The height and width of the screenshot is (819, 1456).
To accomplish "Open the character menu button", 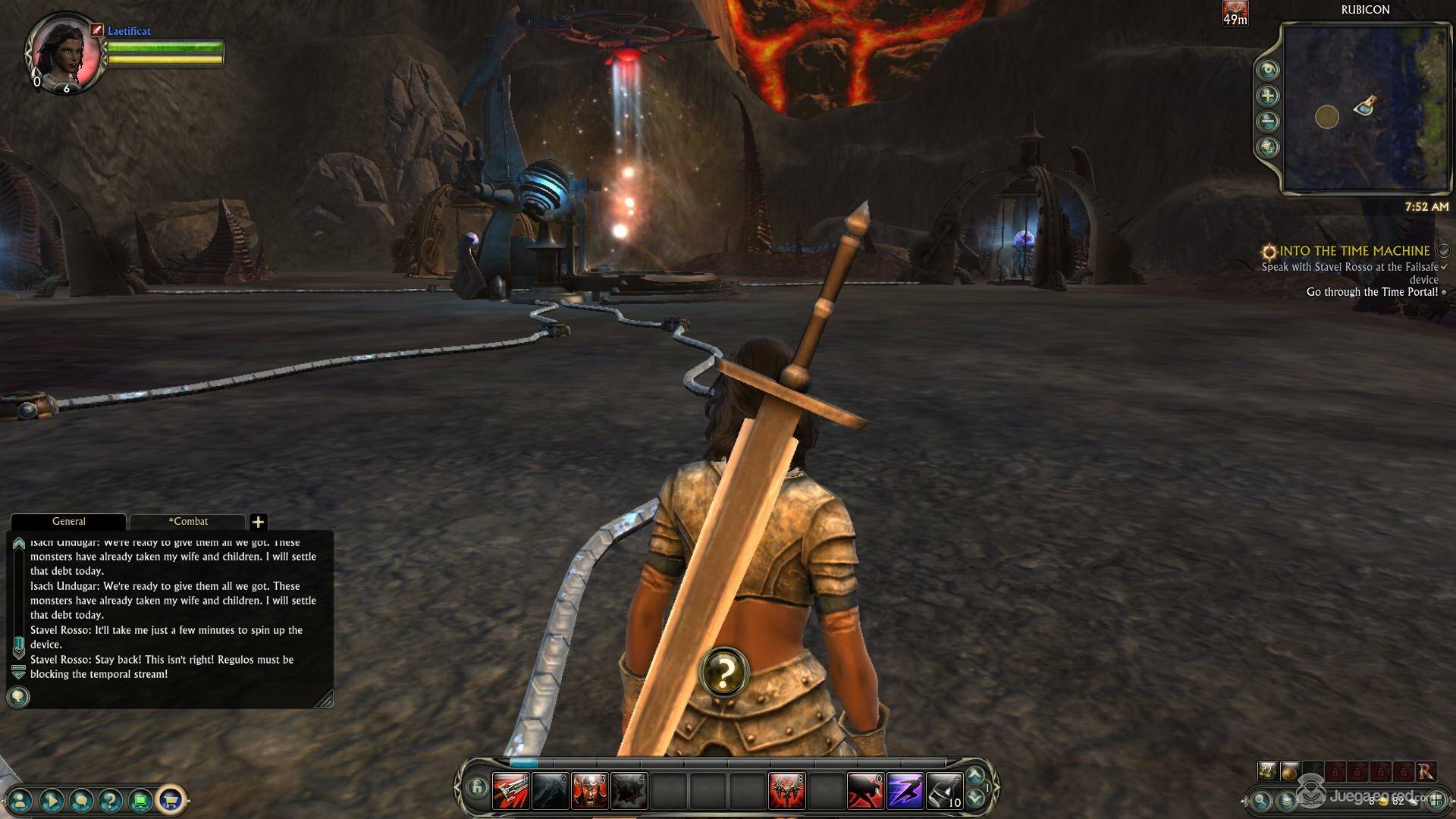I will point(21,799).
